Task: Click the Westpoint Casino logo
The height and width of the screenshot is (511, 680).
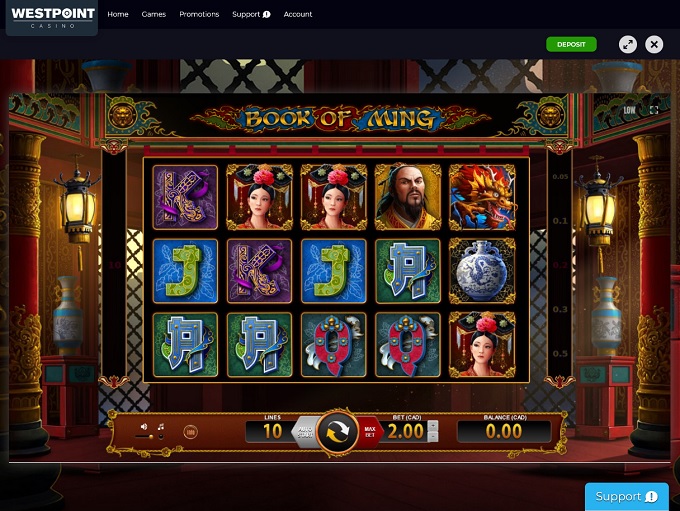Action: (x=52, y=17)
